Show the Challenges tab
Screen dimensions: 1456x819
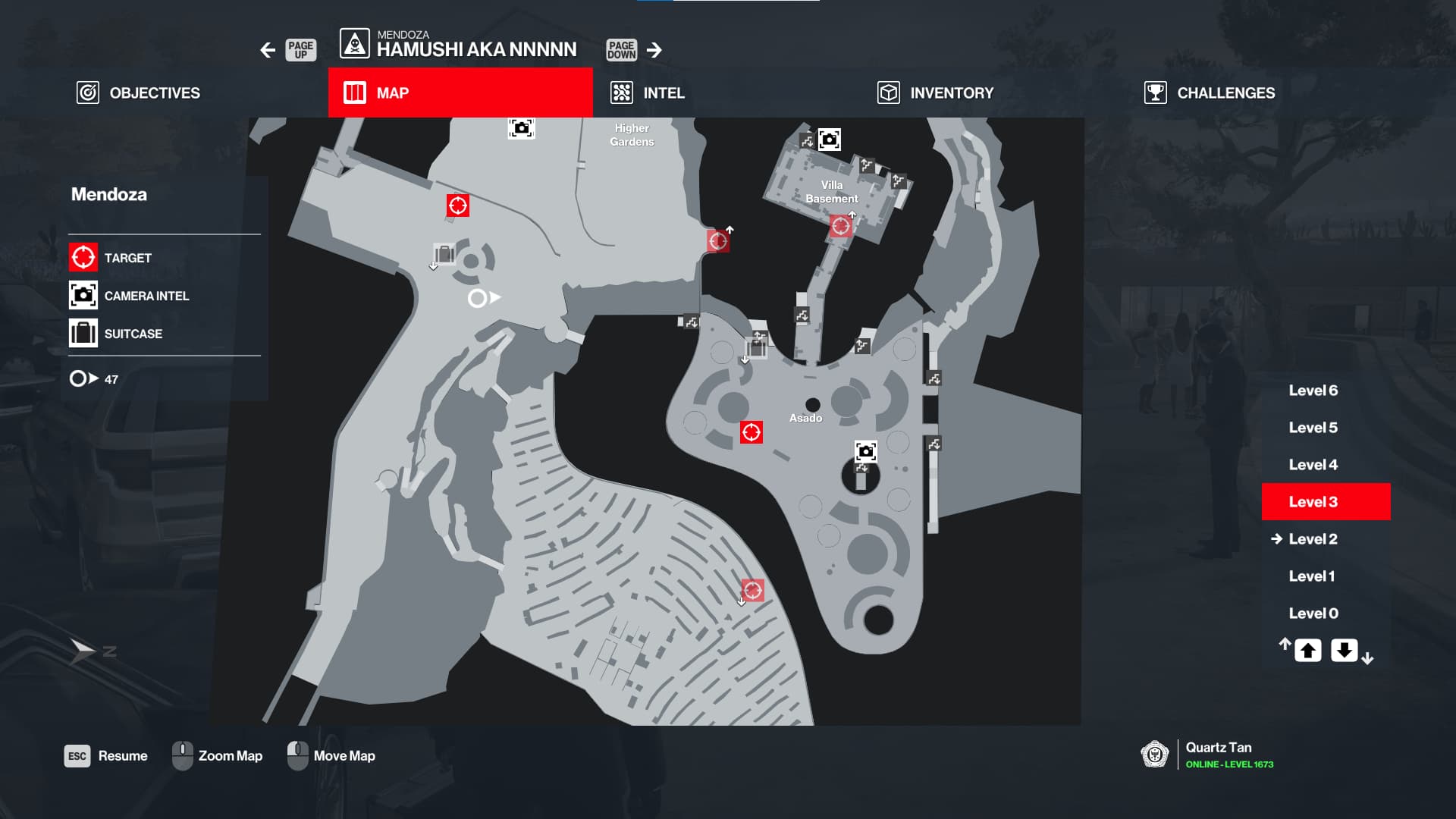(x=1210, y=93)
